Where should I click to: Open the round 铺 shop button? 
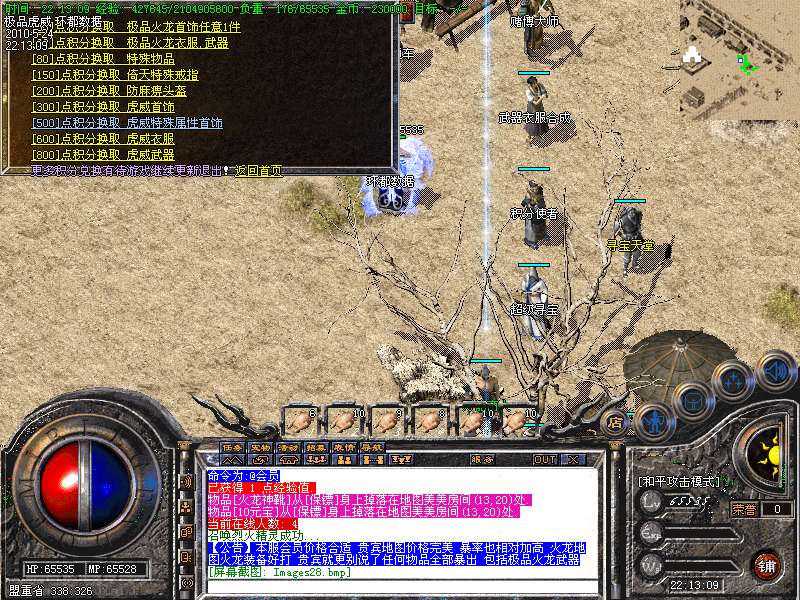pyautogui.click(x=765, y=565)
